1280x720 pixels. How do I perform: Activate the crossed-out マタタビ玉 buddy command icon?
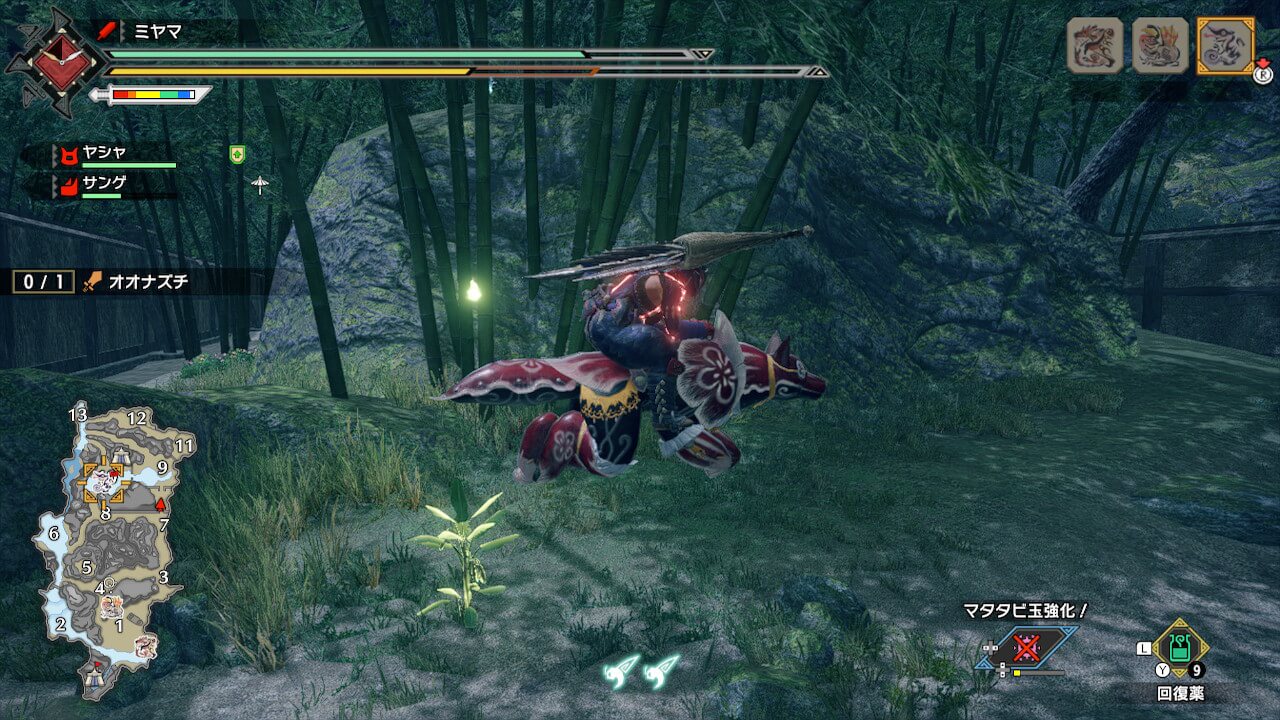point(1026,648)
